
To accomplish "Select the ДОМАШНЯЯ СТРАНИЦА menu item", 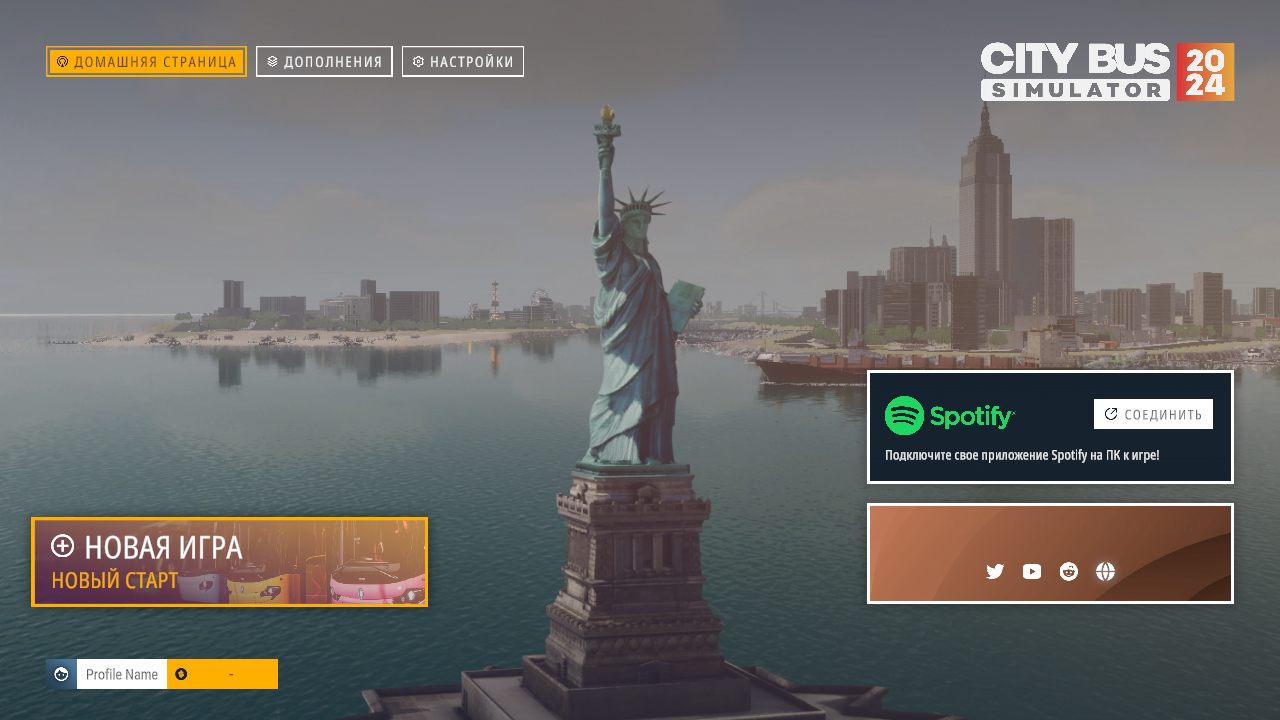I will pos(144,61).
